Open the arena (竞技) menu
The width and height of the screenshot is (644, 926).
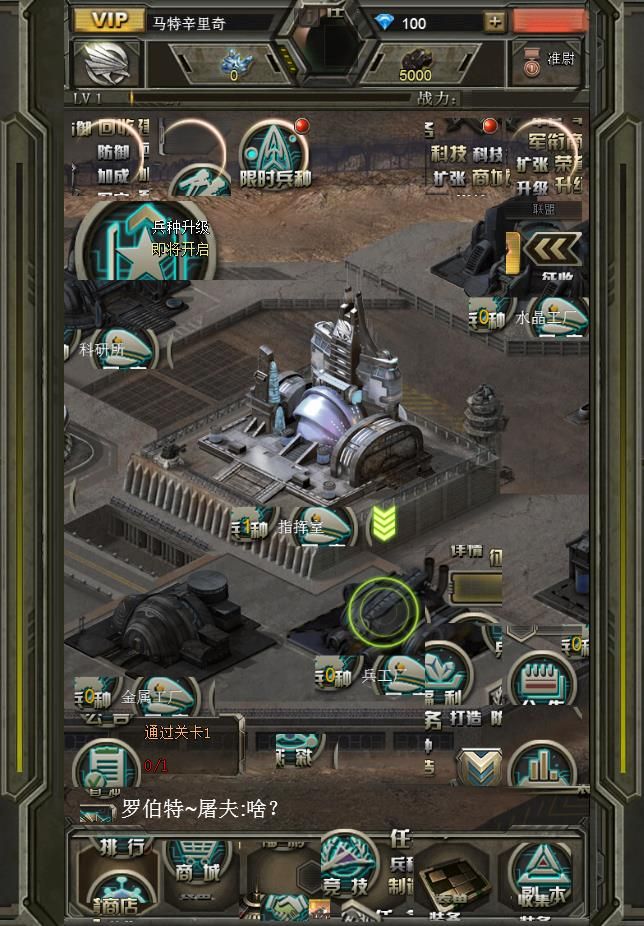[344, 866]
